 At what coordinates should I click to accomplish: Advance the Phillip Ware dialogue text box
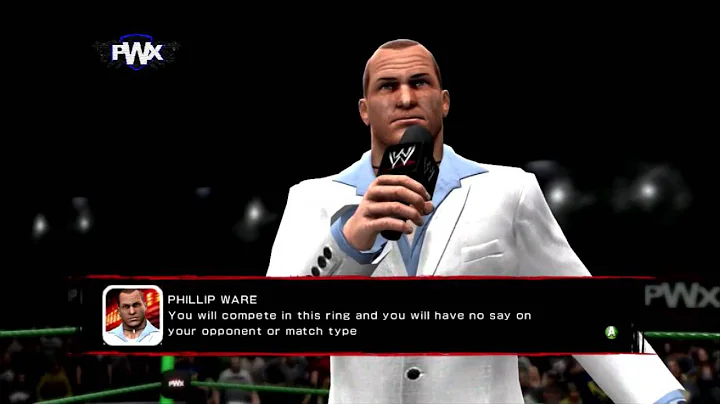point(611,332)
